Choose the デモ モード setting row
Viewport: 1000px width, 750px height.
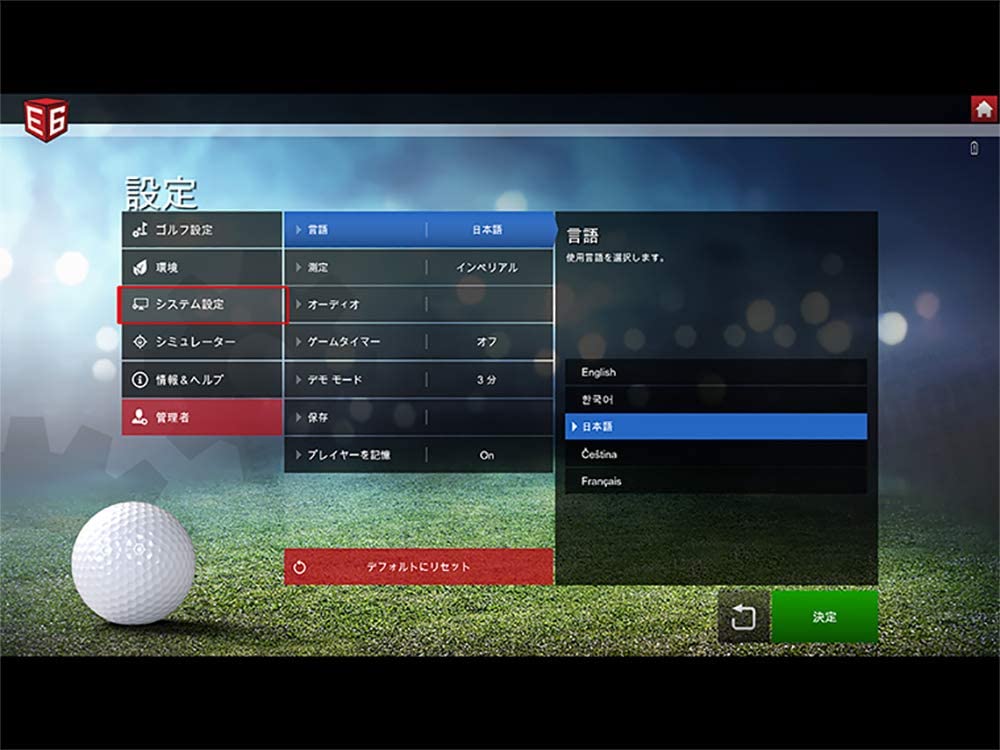point(418,380)
